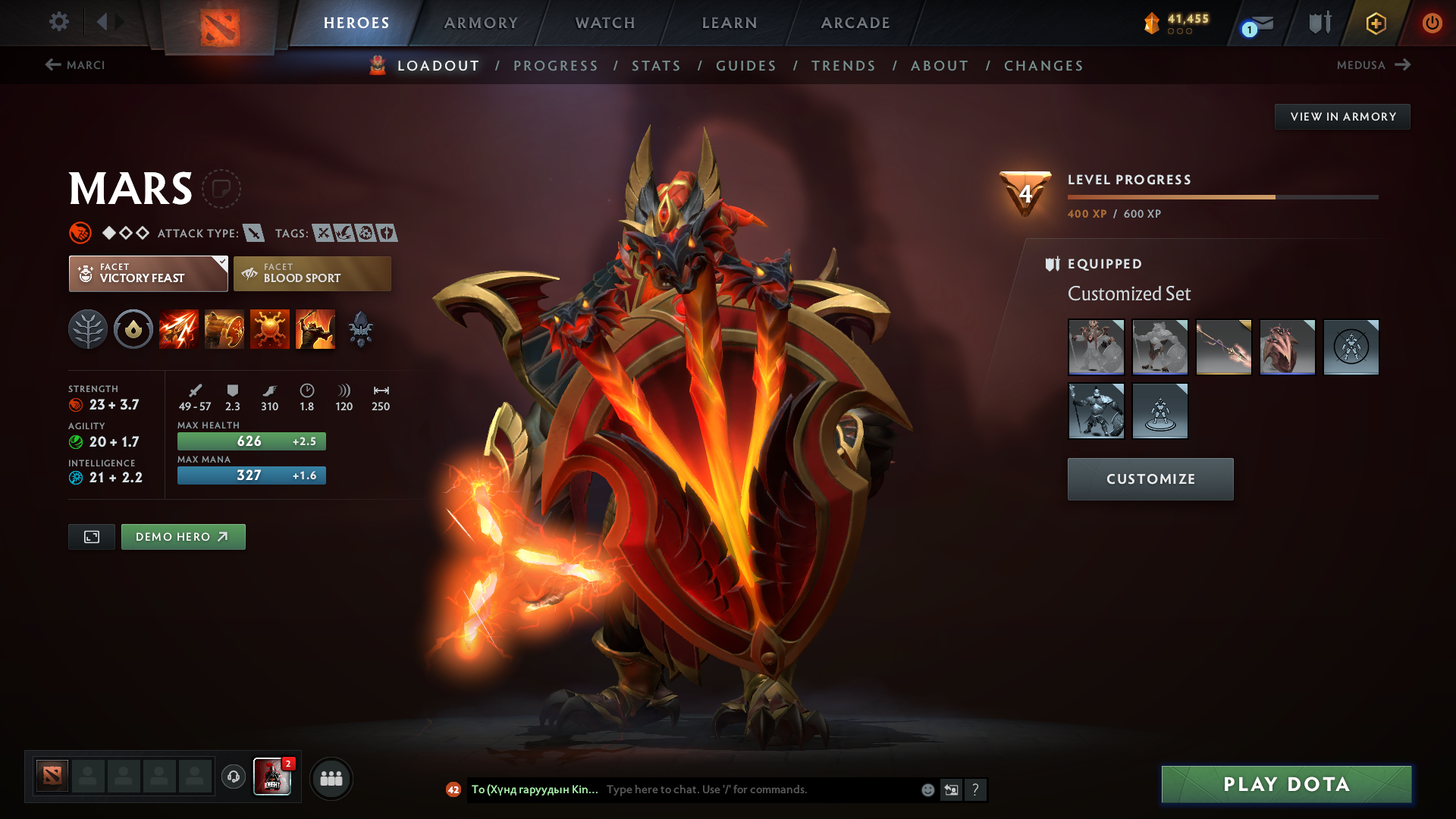Navigate to next hero Medusa
This screenshot has width=1456, height=819.
tap(1373, 65)
